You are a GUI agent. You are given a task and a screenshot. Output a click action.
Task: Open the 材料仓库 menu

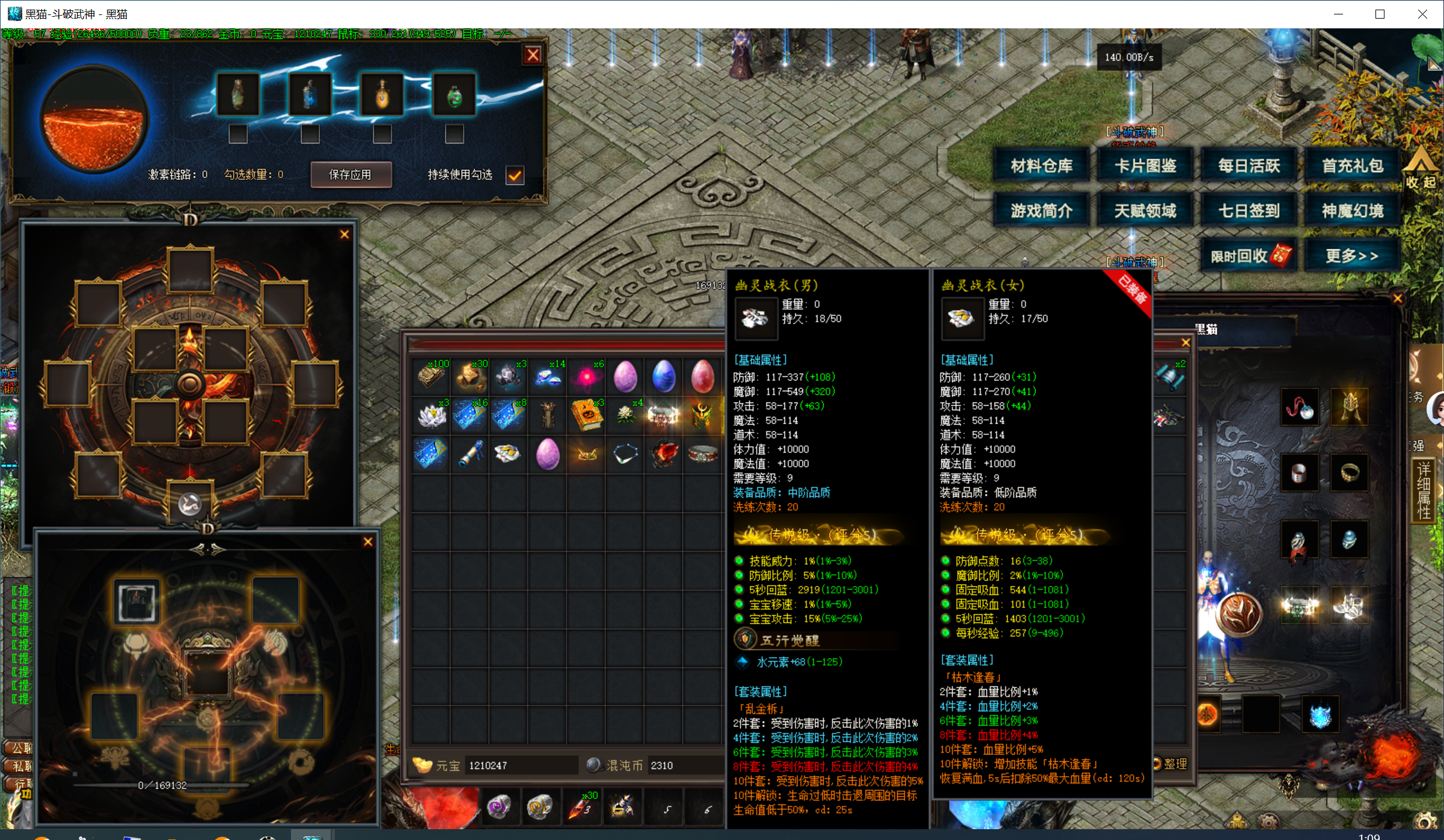click(x=1041, y=166)
